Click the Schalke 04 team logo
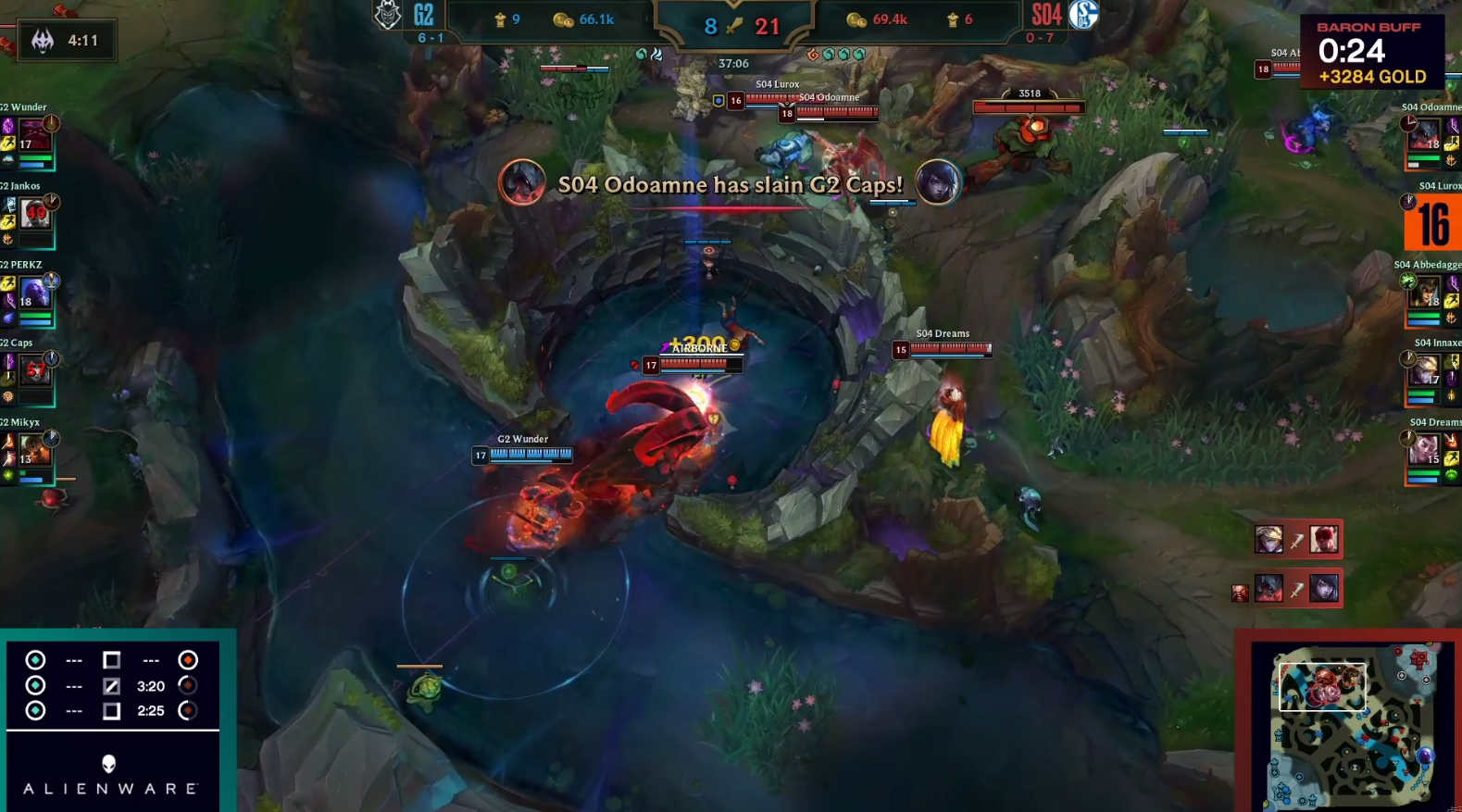 pyautogui.click(x=1083, y=15)
